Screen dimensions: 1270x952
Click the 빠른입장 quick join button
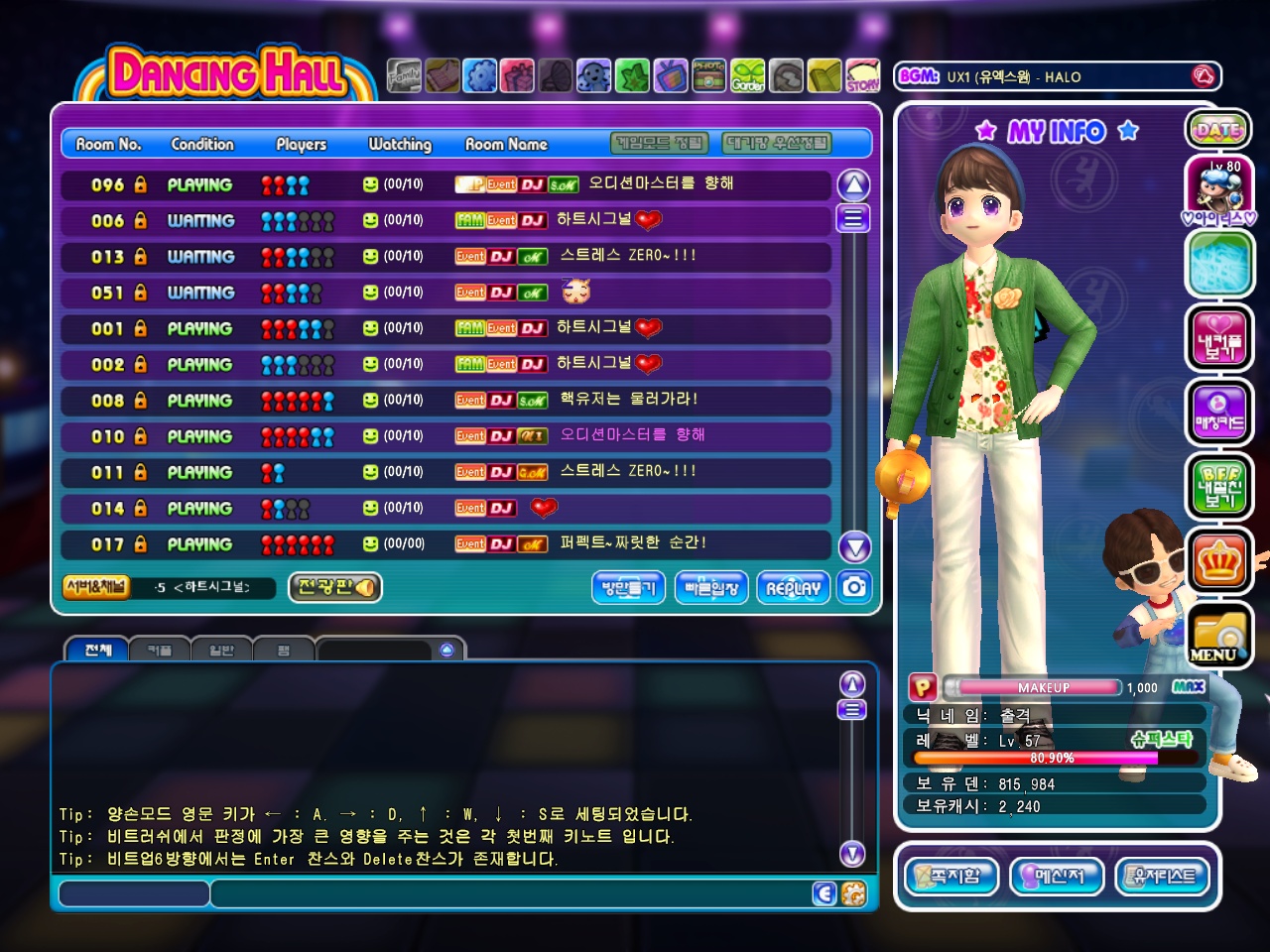[x=711, y=587]
